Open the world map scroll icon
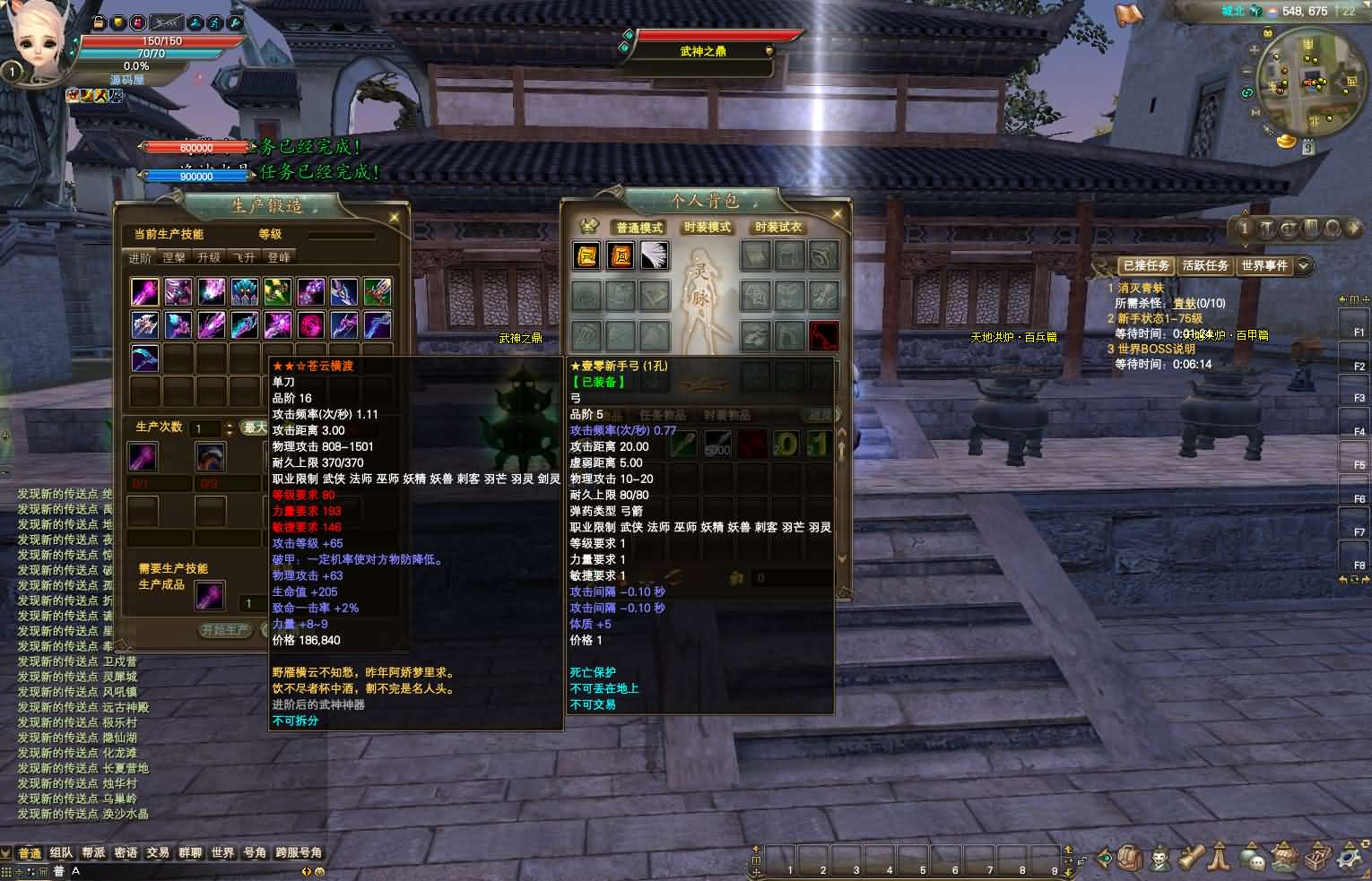 coord(1128,13)
